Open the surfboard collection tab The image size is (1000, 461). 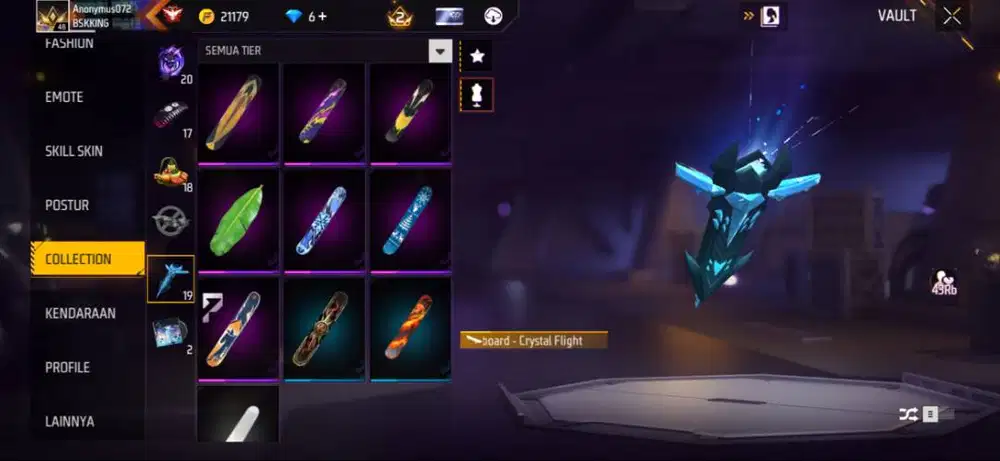click(170, 278)
